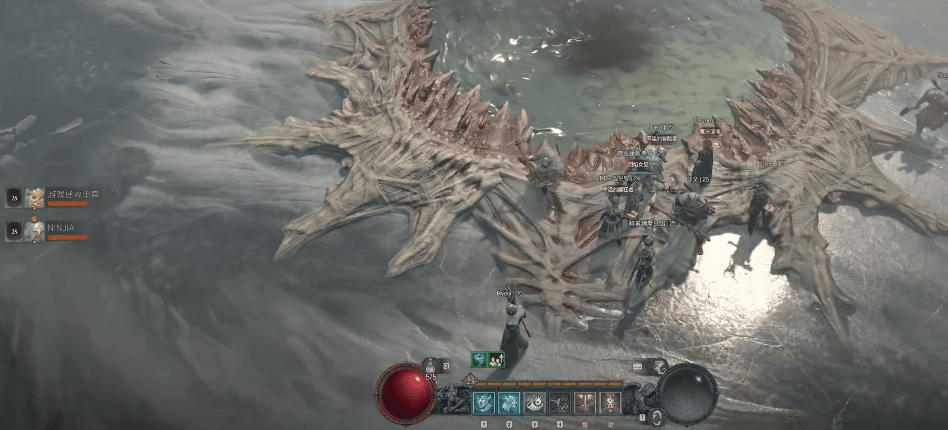Image resolution: width=948 pixels, height=430 pixels.
Task: Select the NINJIA party member portrait
Action: tap(35, 230)
